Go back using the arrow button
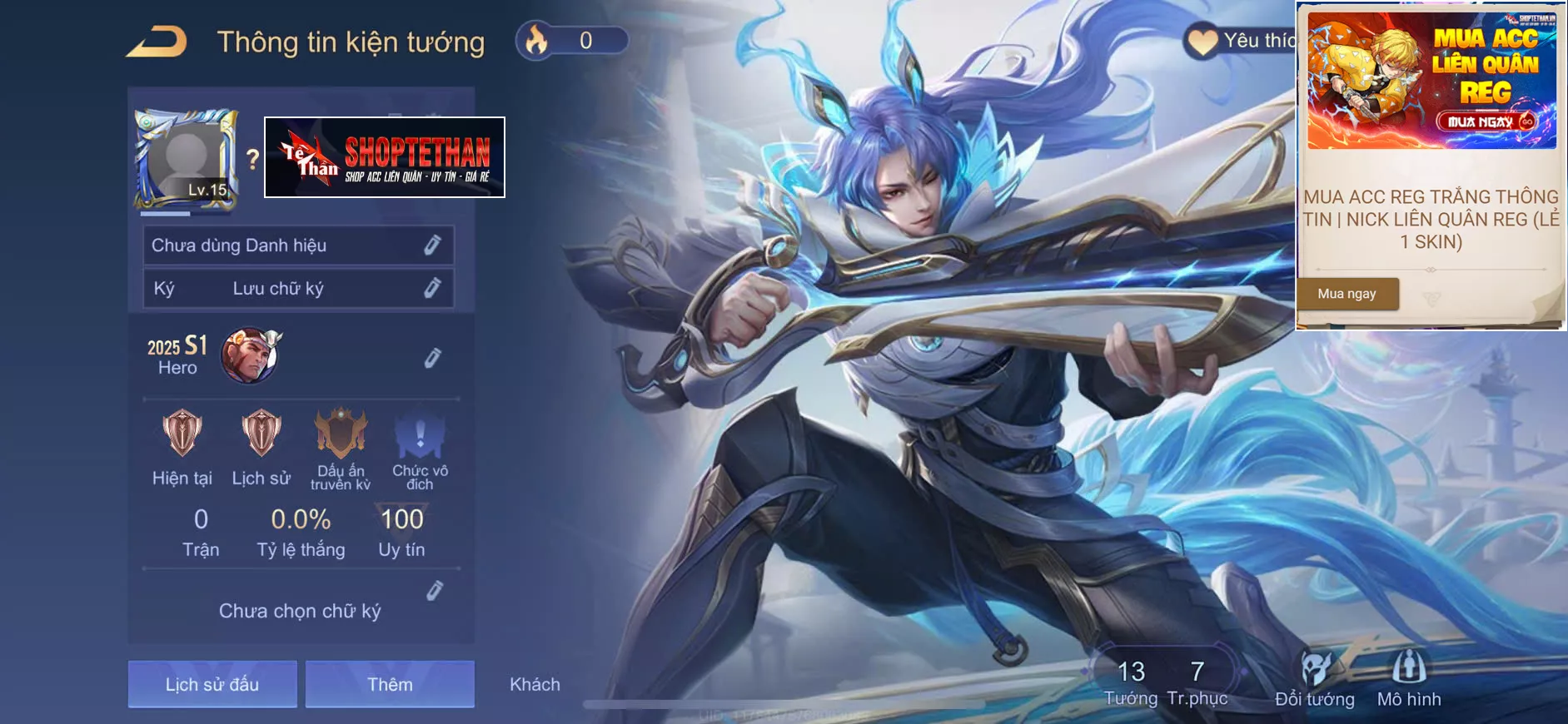 click(157, 42)
